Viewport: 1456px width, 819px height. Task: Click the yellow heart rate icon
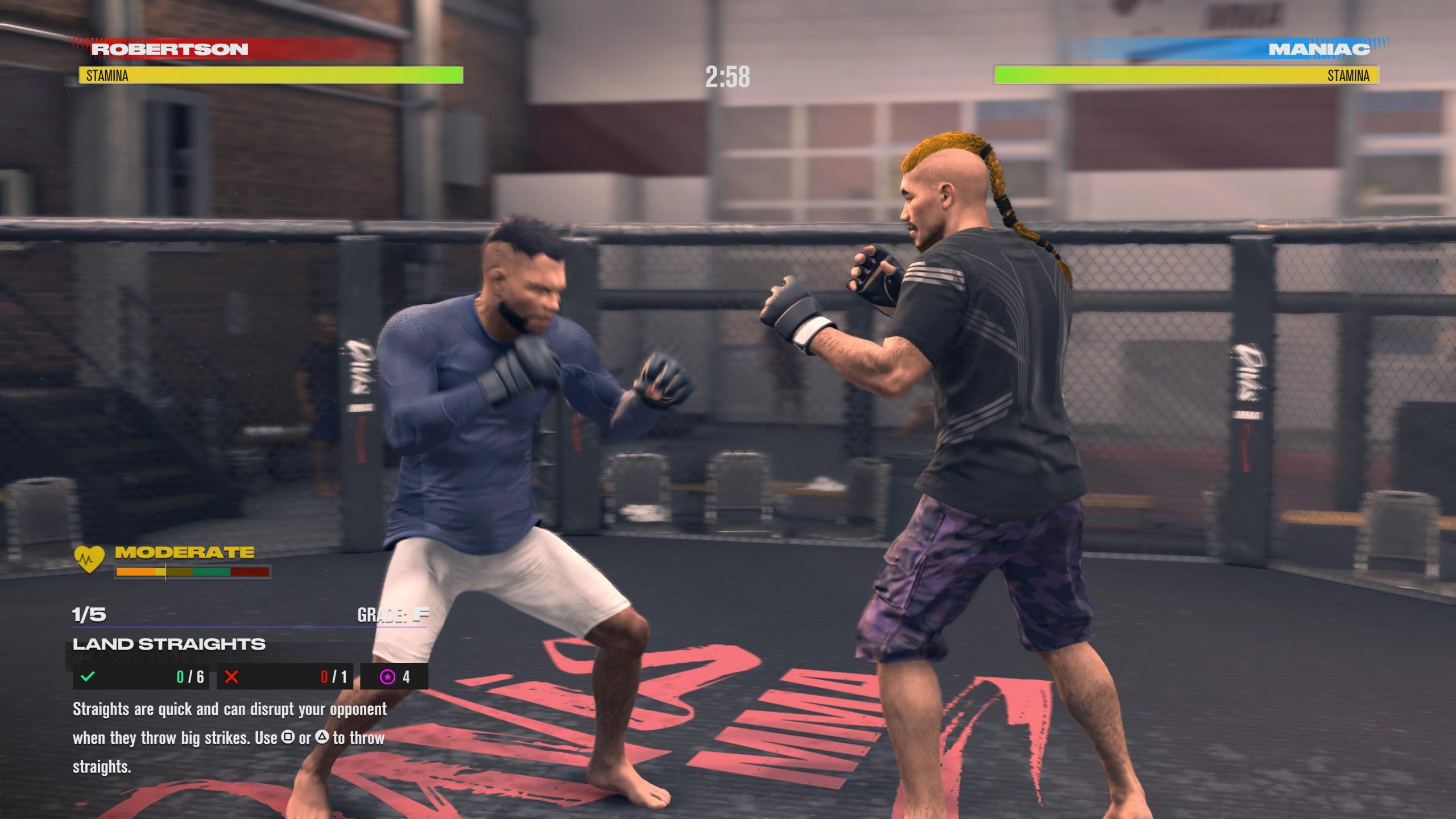89,559
